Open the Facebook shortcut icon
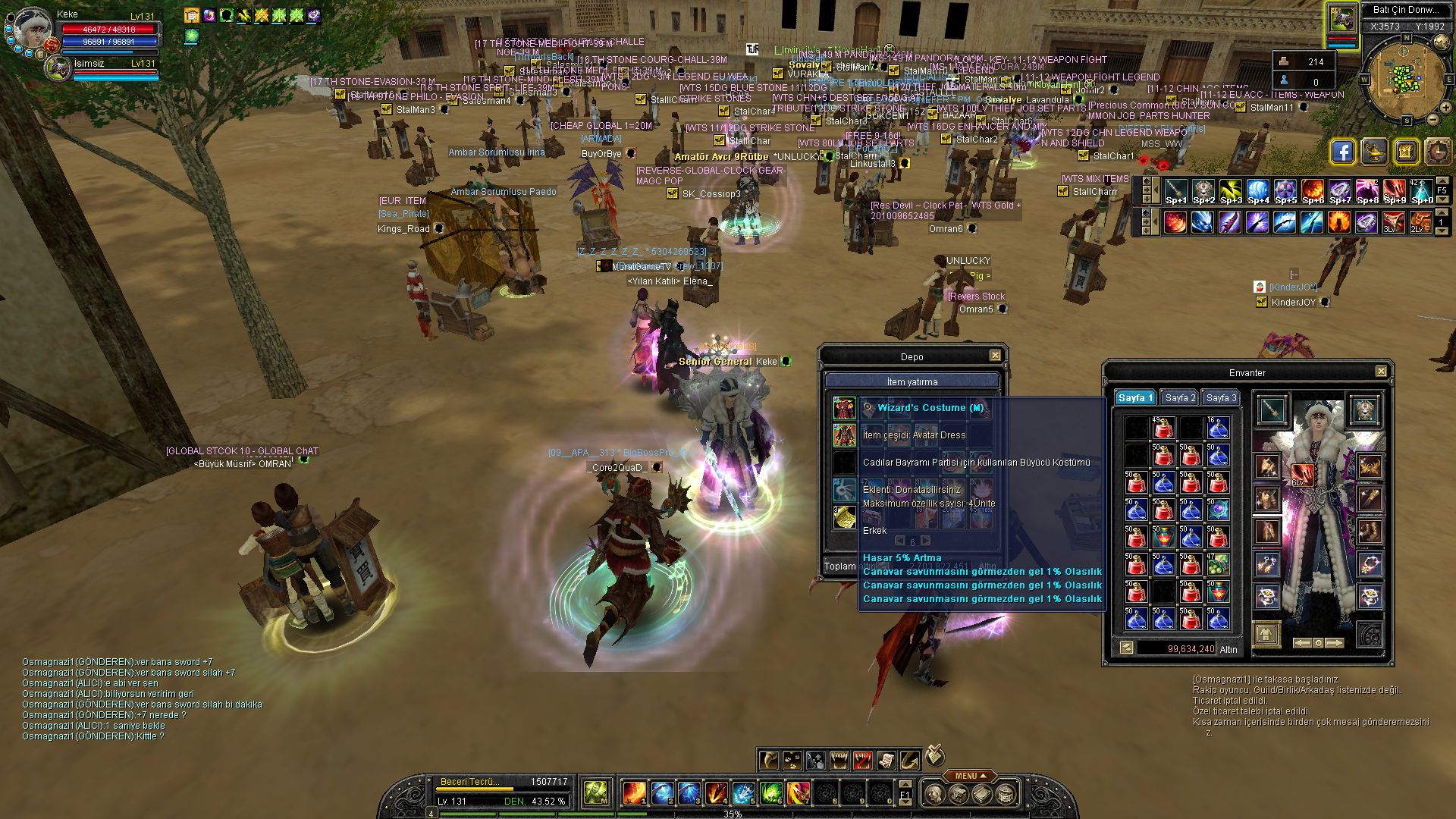Viewport: 1456px width, 819px height. [1342, 152]
